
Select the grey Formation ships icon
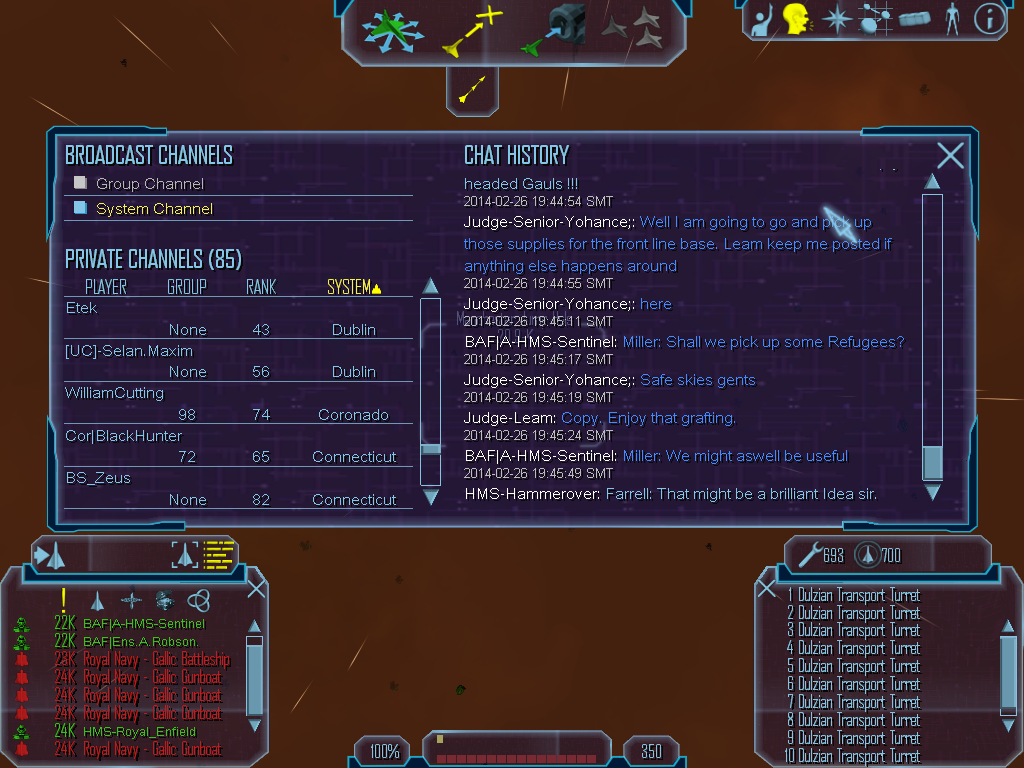click(x=632, y=28)
